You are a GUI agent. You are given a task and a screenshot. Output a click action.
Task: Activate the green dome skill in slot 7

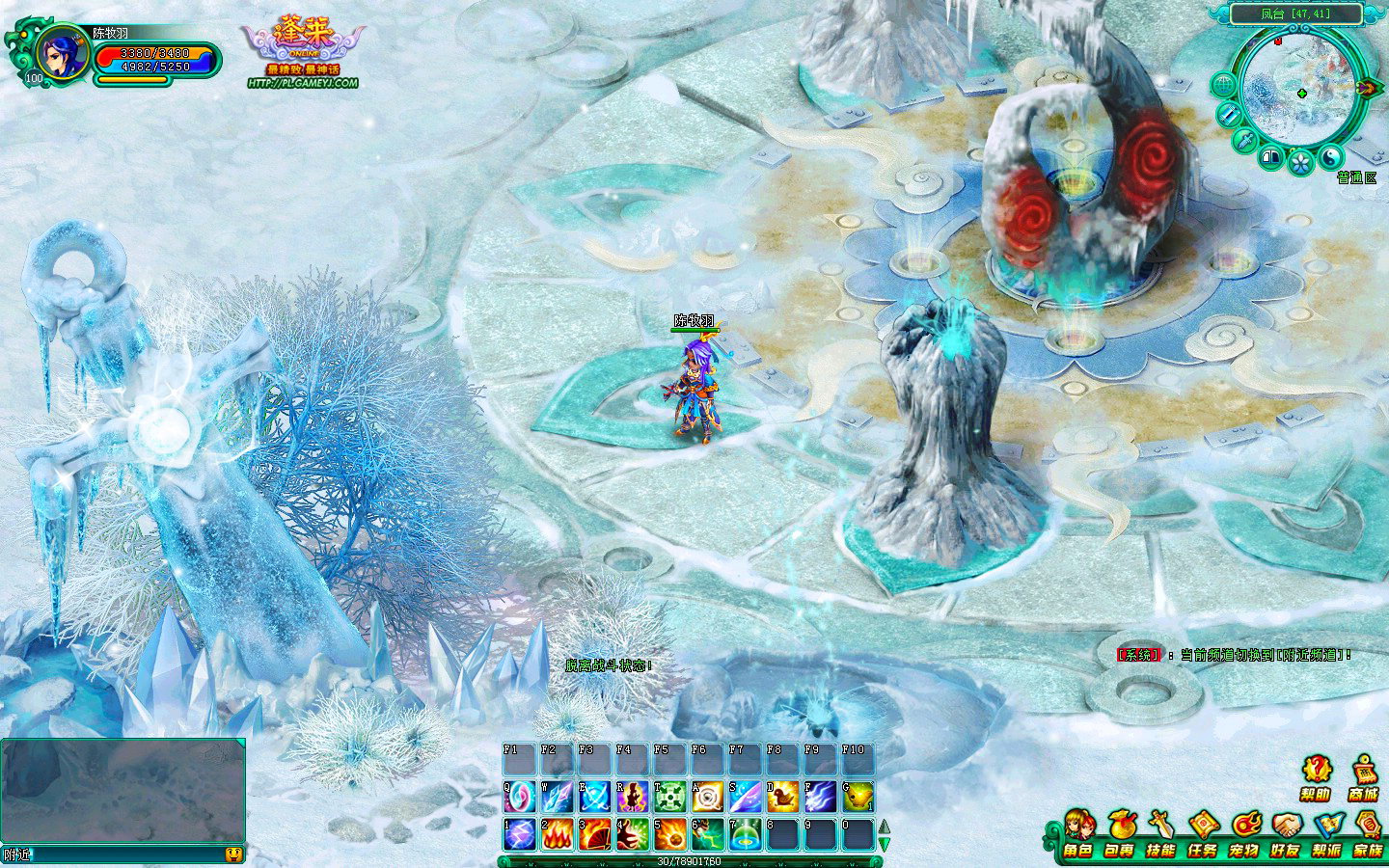(745, 834)
